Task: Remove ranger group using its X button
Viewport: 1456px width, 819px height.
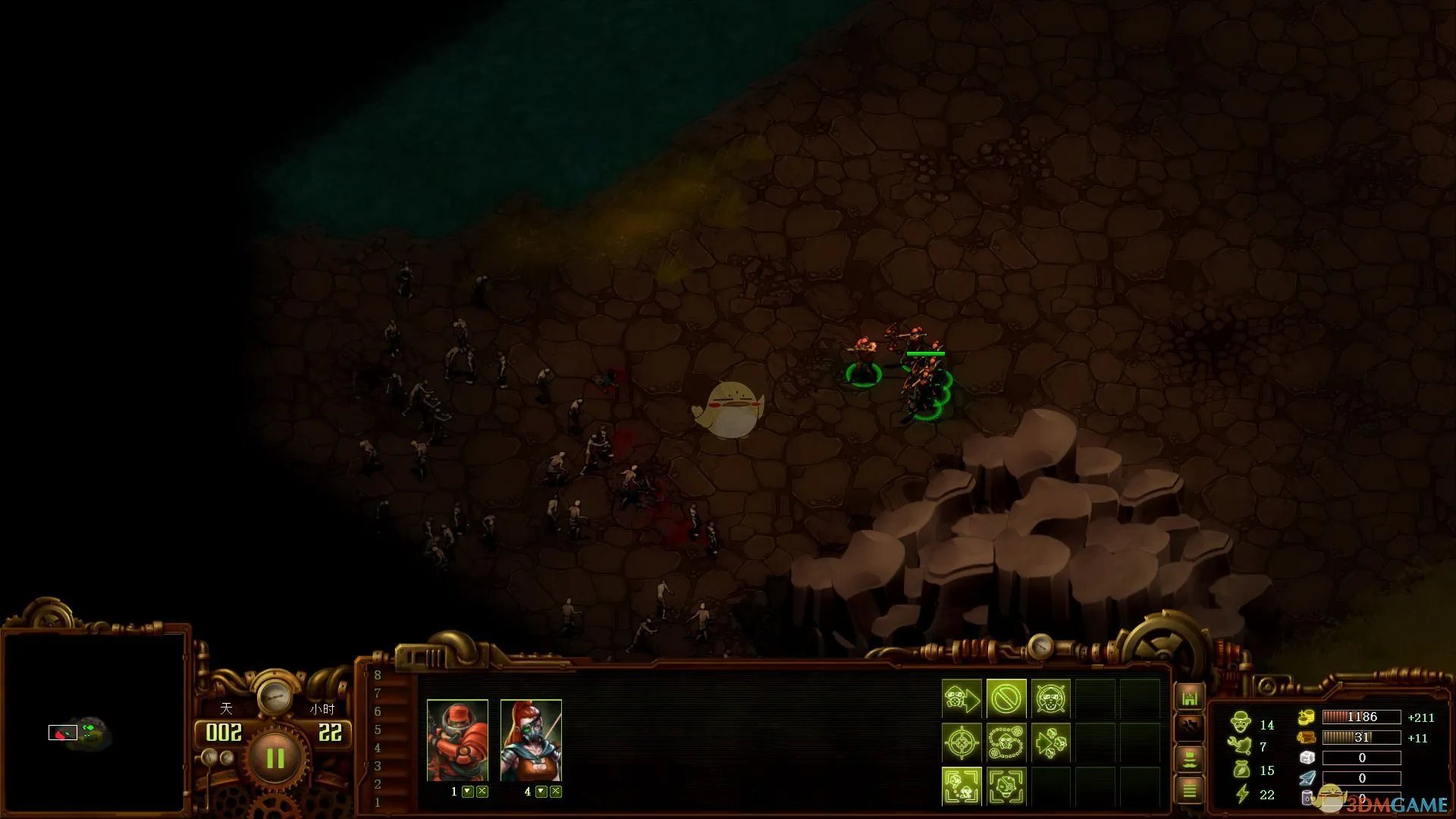Action: [x=556, y=792]
